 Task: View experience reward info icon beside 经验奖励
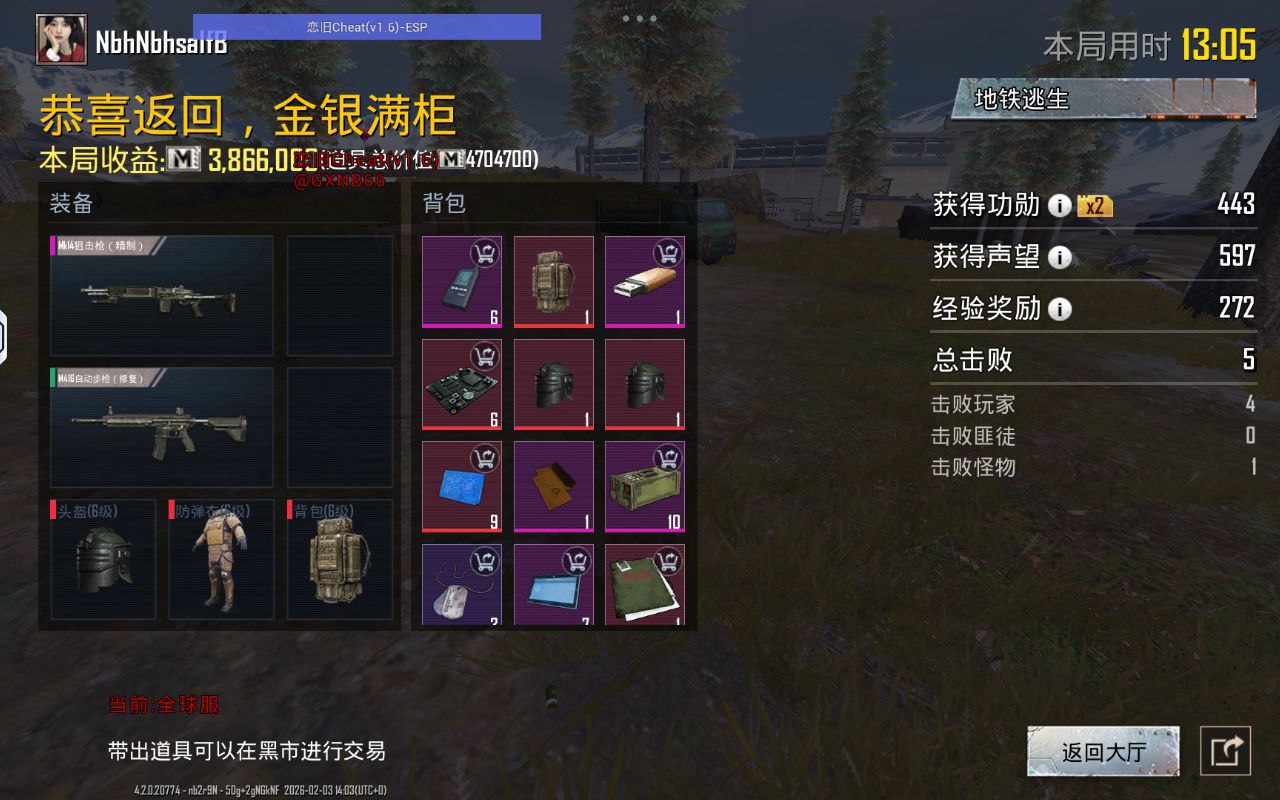point(1060,310)
